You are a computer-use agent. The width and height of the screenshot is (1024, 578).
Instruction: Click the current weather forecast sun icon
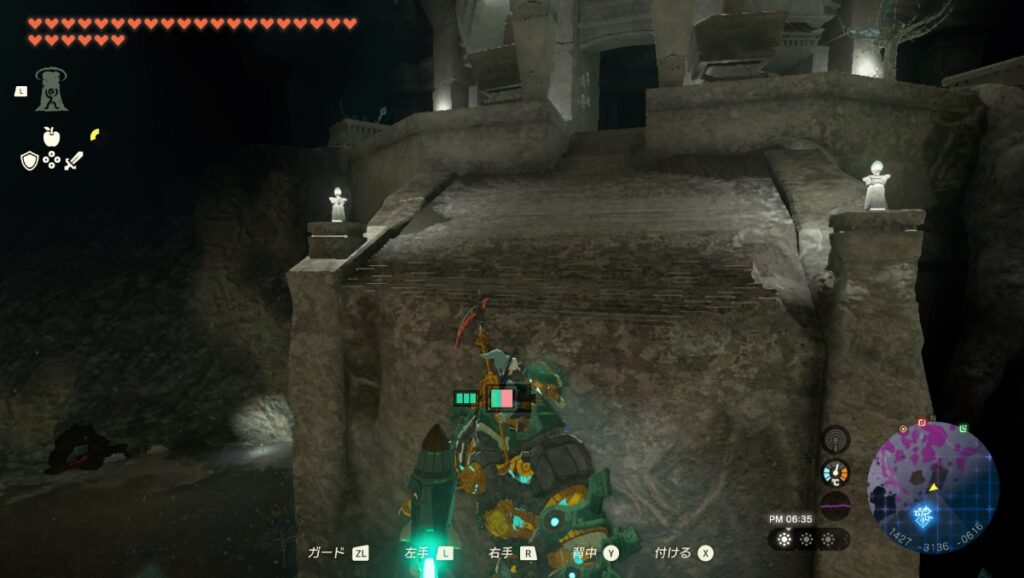click(x=784, y=539)
